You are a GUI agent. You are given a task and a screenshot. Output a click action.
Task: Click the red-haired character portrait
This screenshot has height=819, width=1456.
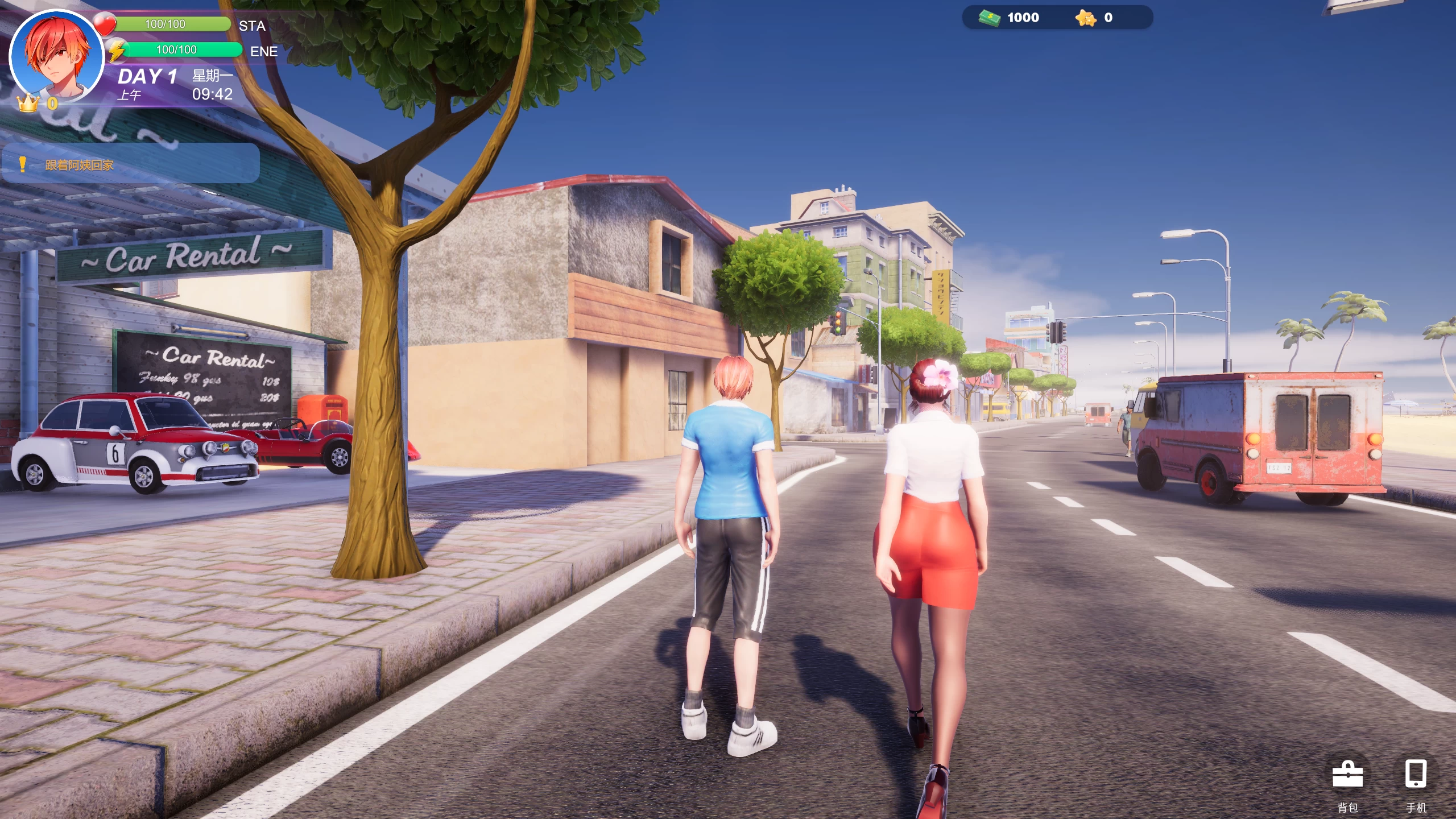pyautogui.click(x=57, y=56)
